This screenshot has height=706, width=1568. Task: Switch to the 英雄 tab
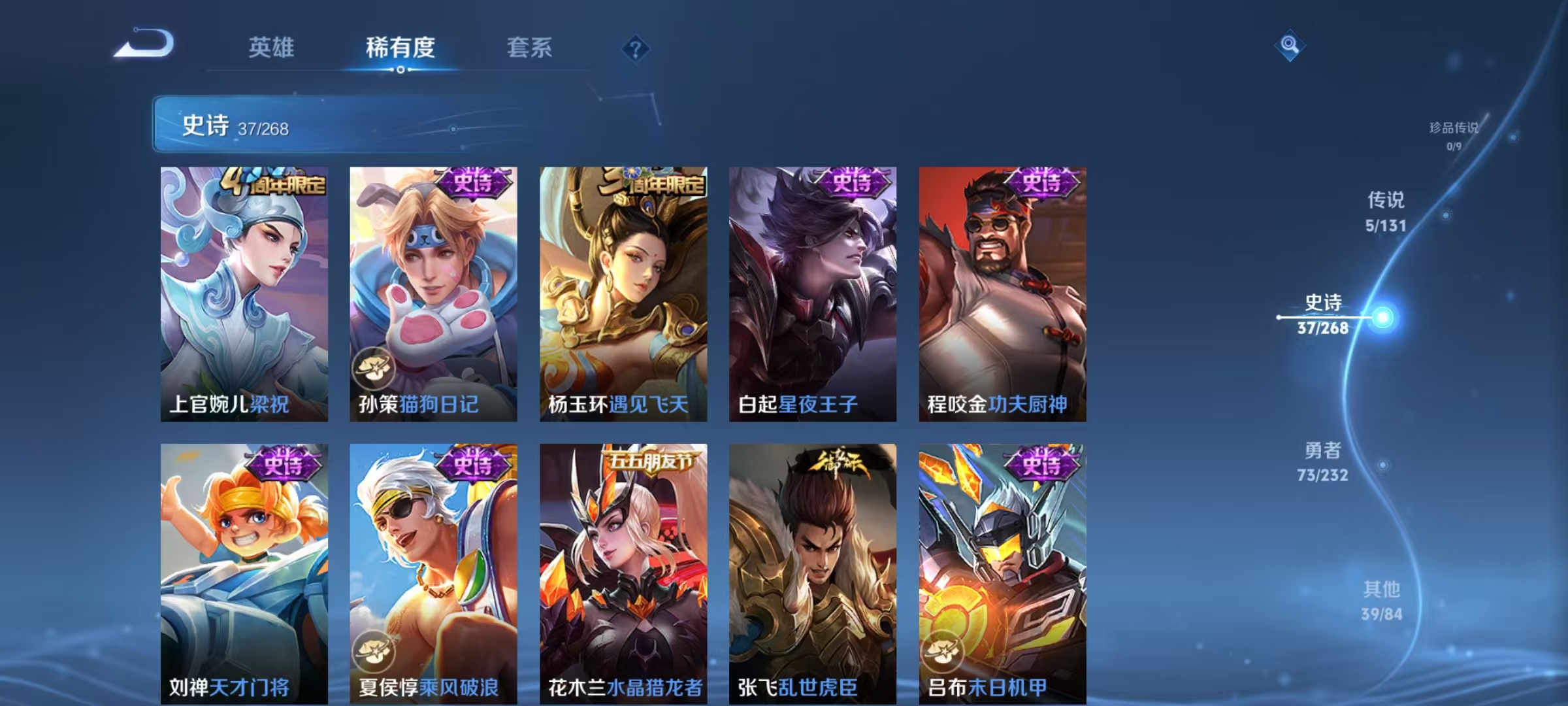272,47
